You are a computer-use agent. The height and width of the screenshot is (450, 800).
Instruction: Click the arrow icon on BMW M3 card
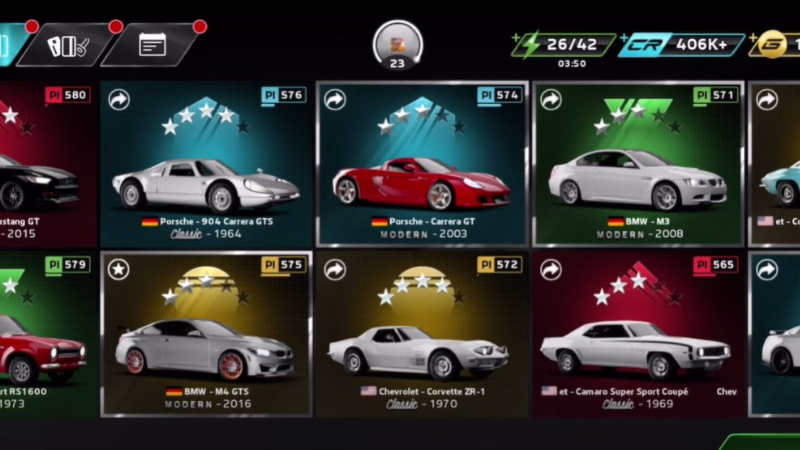coord(551,99)
